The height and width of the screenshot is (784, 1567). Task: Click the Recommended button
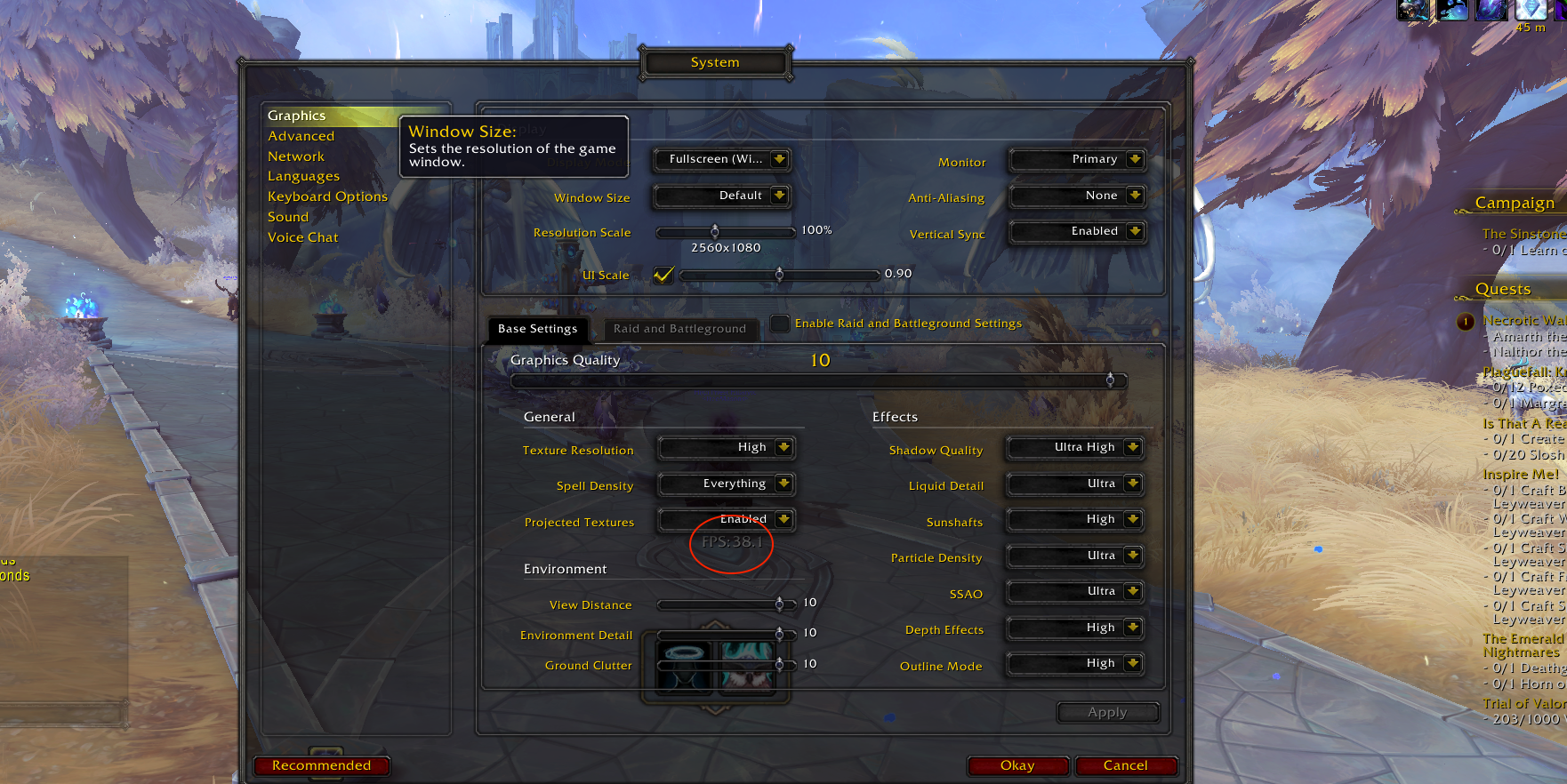(321, 765)
